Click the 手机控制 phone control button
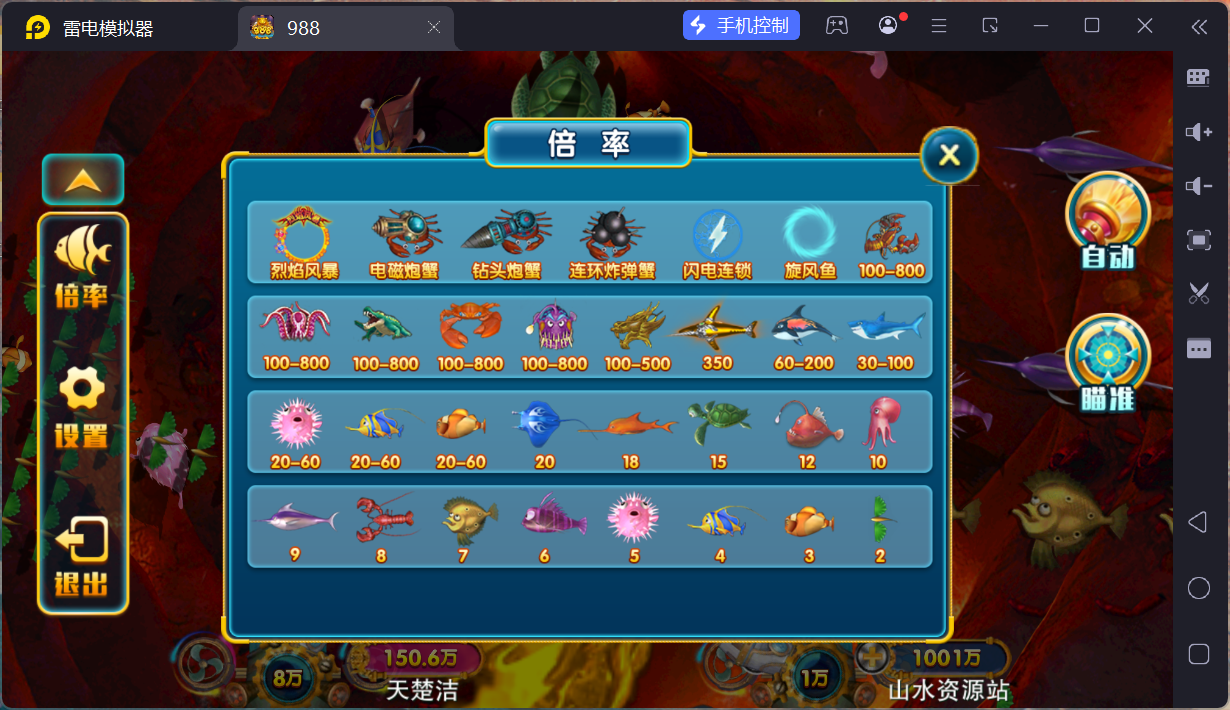Screen dimensions: 1230x710 pos(741,26)
